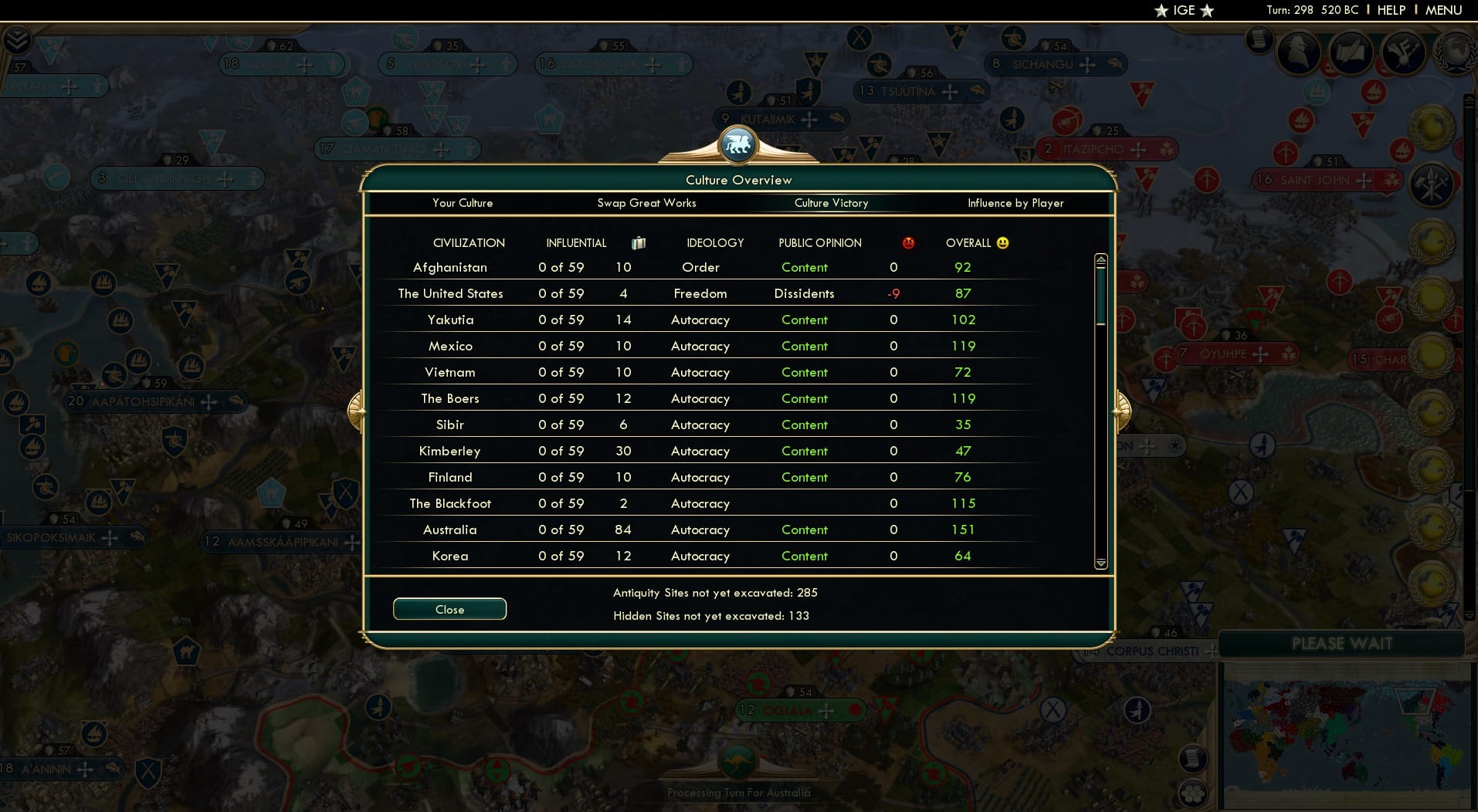Image resolution: width=1478 pixels, height=812 pixels.
Task: Open the Culture overview toolbar icon
Action: click(x=1405, y=54)
